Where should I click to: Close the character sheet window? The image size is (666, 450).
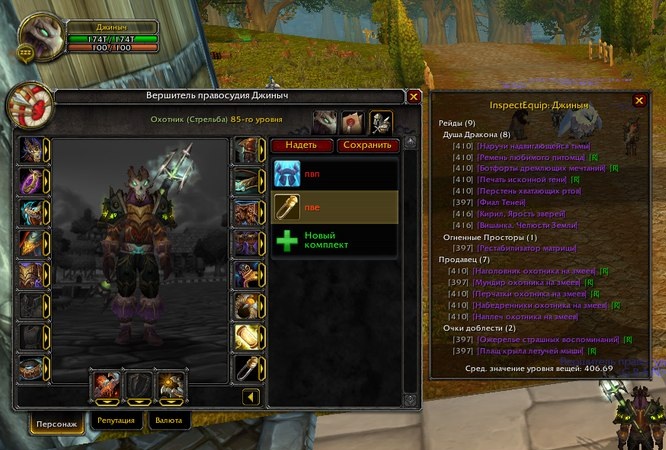point(414,97)
